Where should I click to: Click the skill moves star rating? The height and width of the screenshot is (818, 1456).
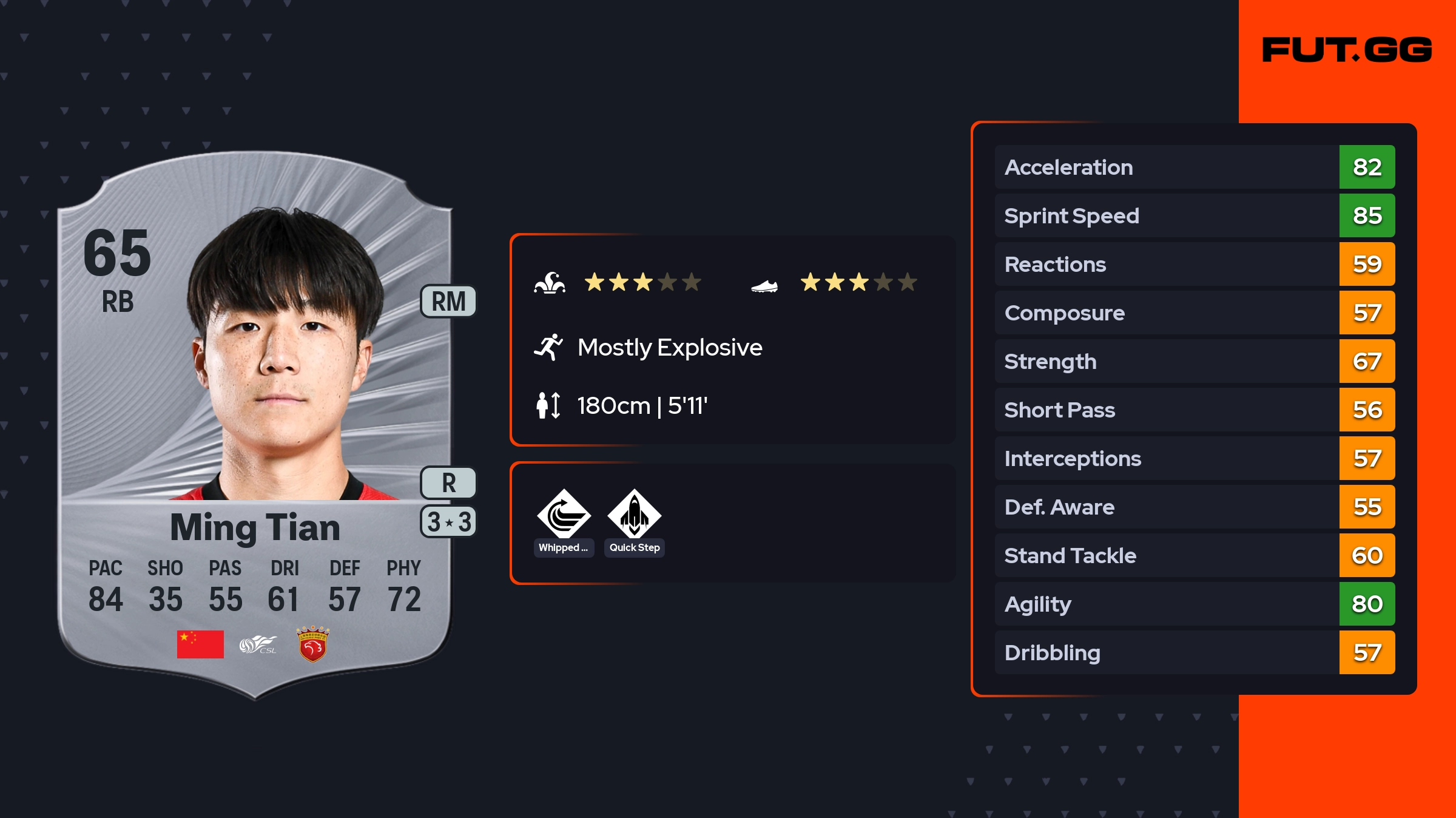(642, 282)
